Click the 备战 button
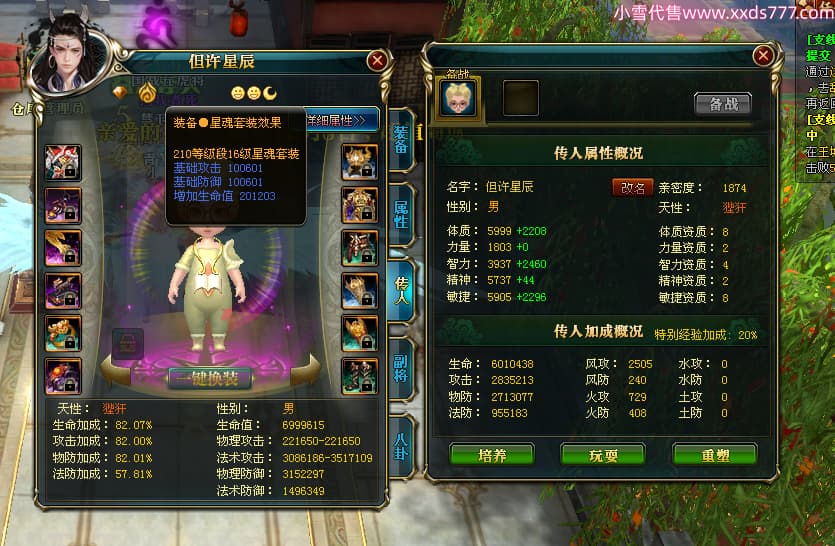The width and height of the screenshot is (835, 546). (722, 104)
